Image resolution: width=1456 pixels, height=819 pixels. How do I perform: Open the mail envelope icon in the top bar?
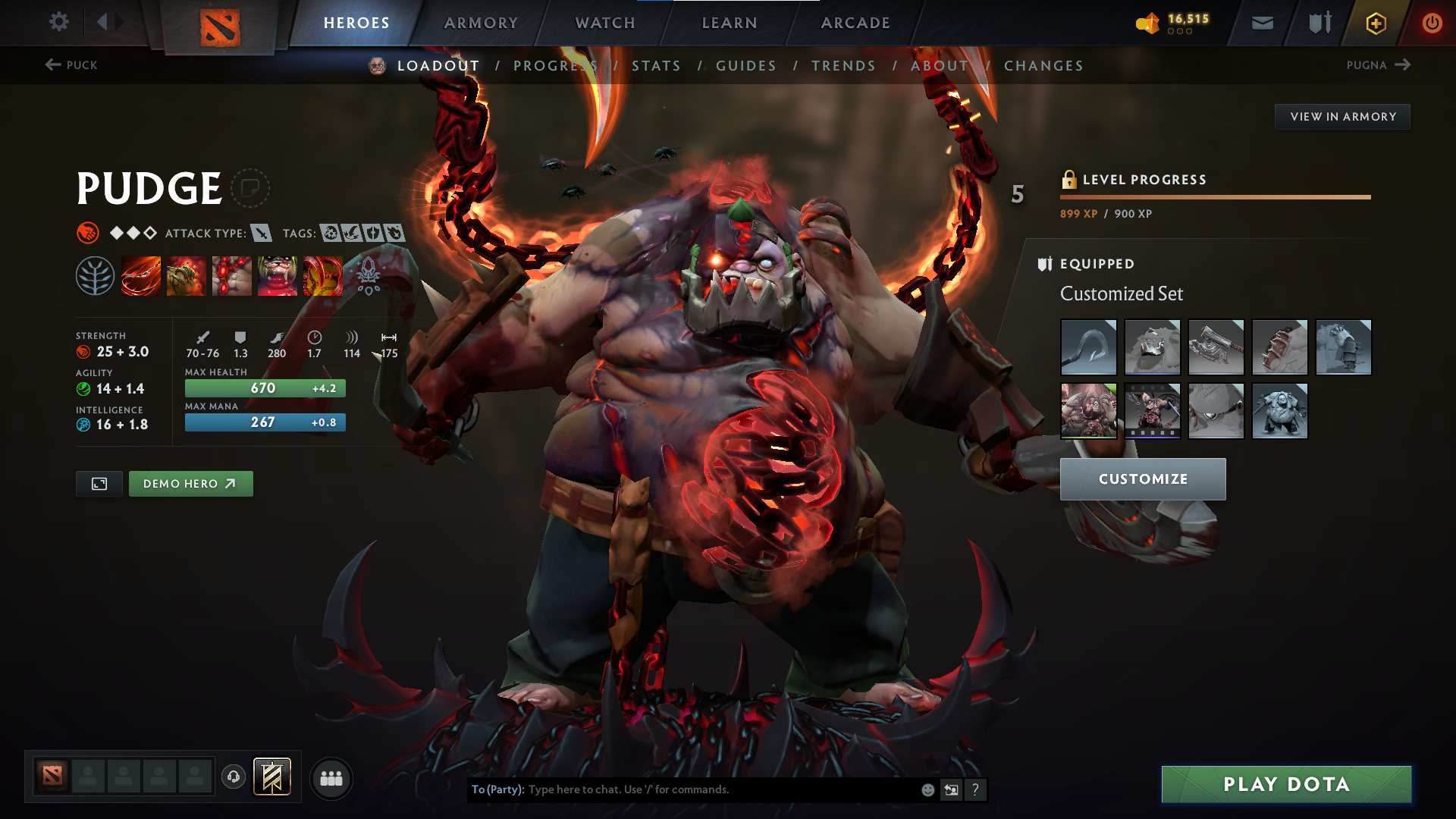[1261, 23]
